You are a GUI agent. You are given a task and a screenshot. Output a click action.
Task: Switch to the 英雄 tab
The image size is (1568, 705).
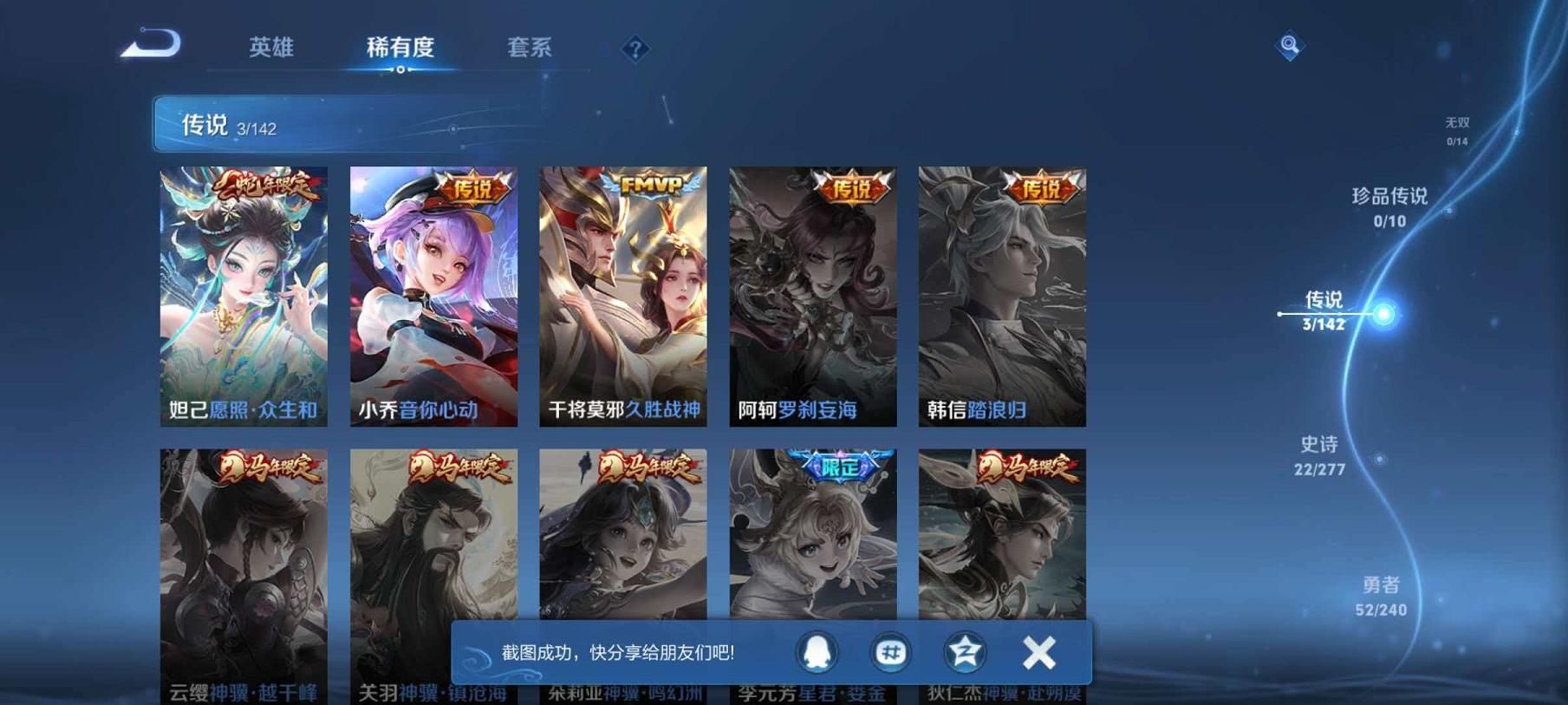click(273, 49)
